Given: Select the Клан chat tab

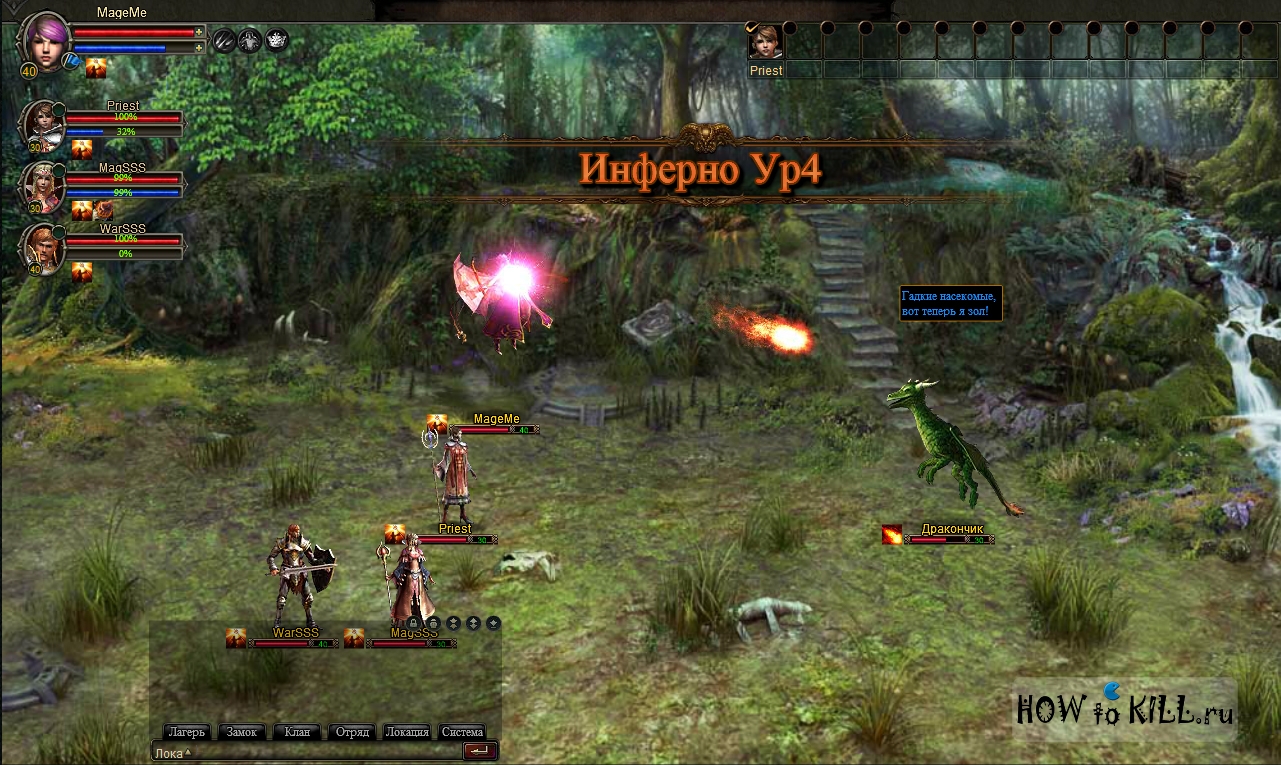Looking at the screenshot, I should point(297,732).
